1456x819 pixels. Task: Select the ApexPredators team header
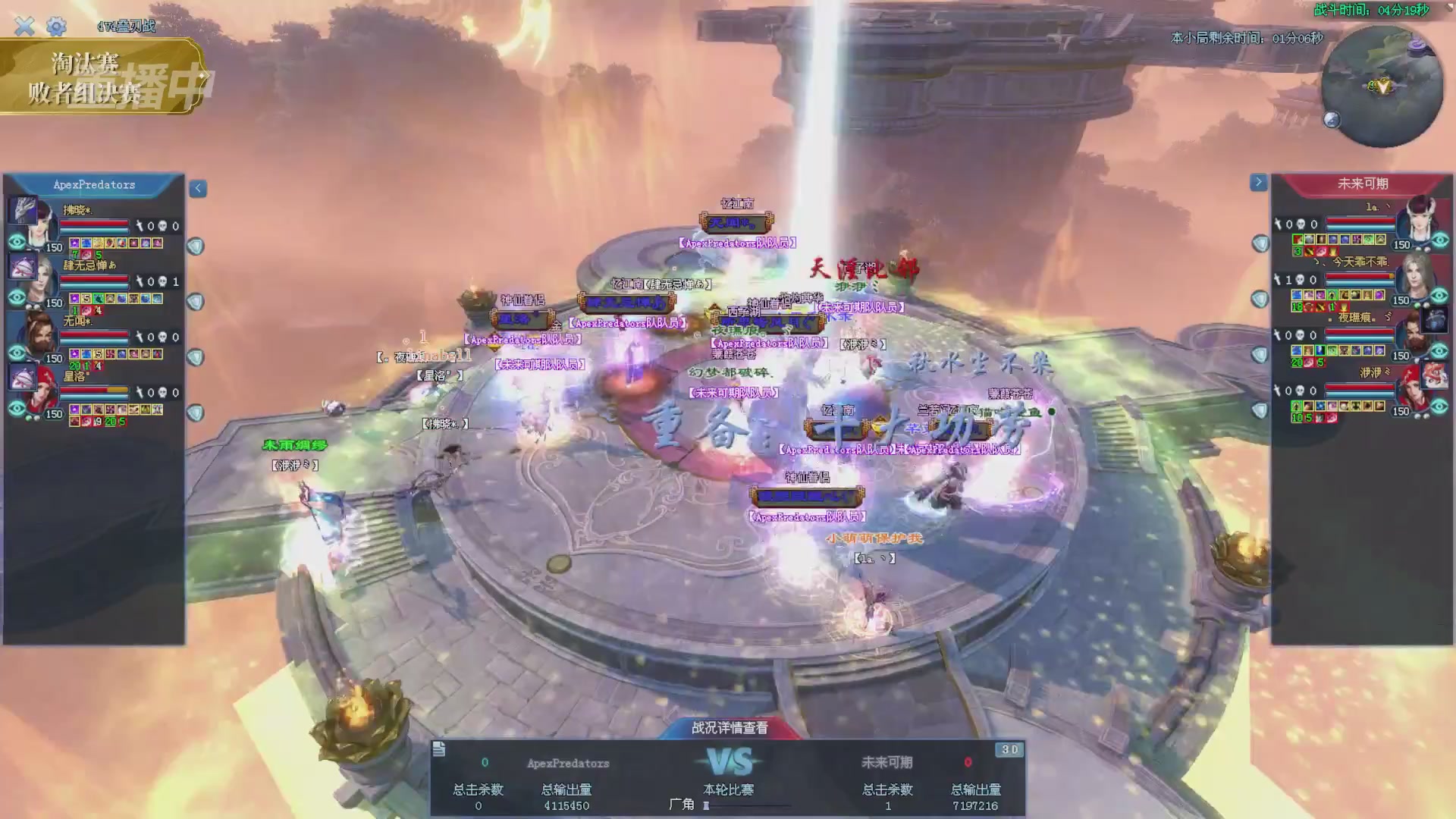(x=94, y=185)
